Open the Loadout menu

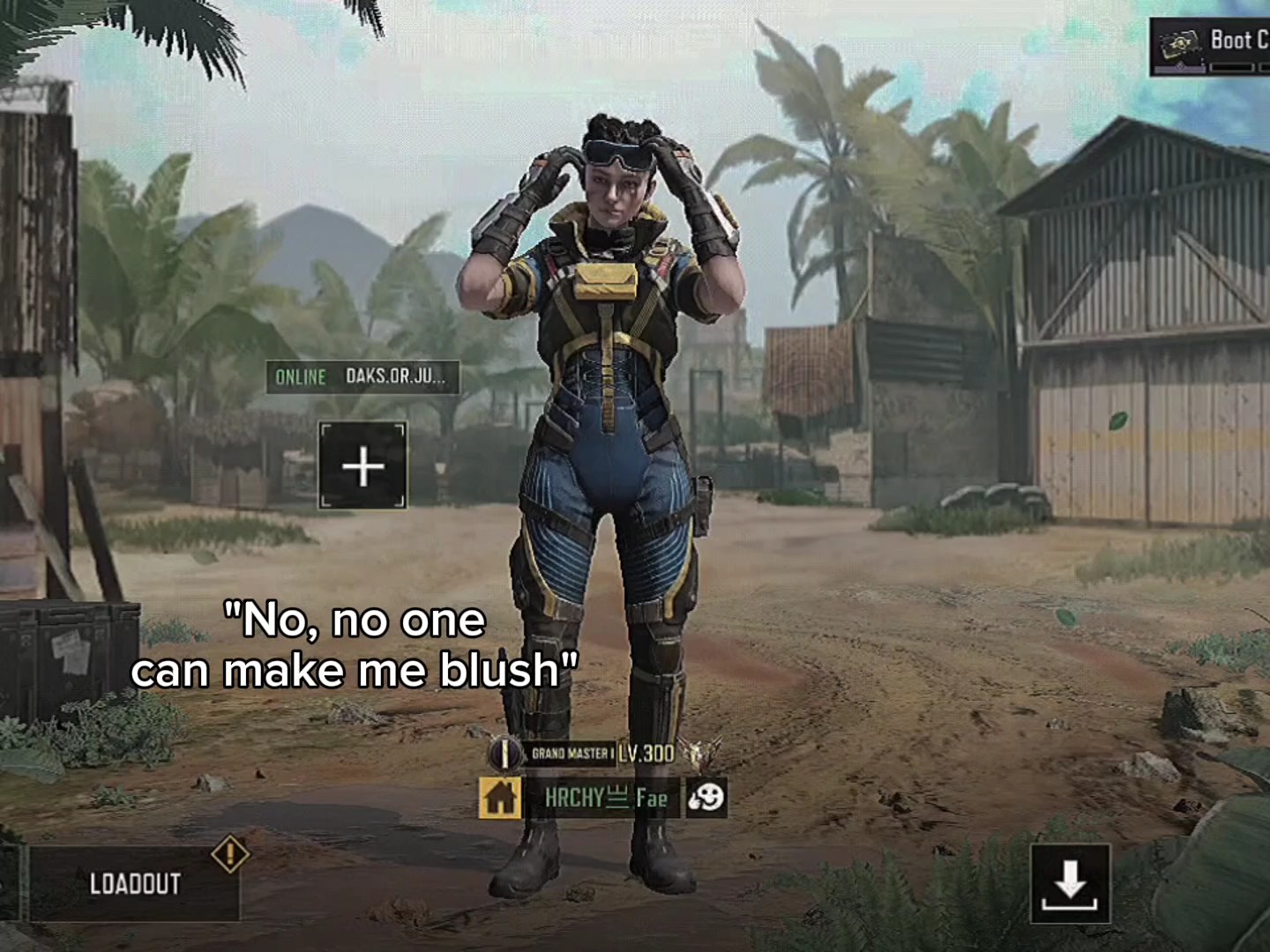[x=134, y=883]
